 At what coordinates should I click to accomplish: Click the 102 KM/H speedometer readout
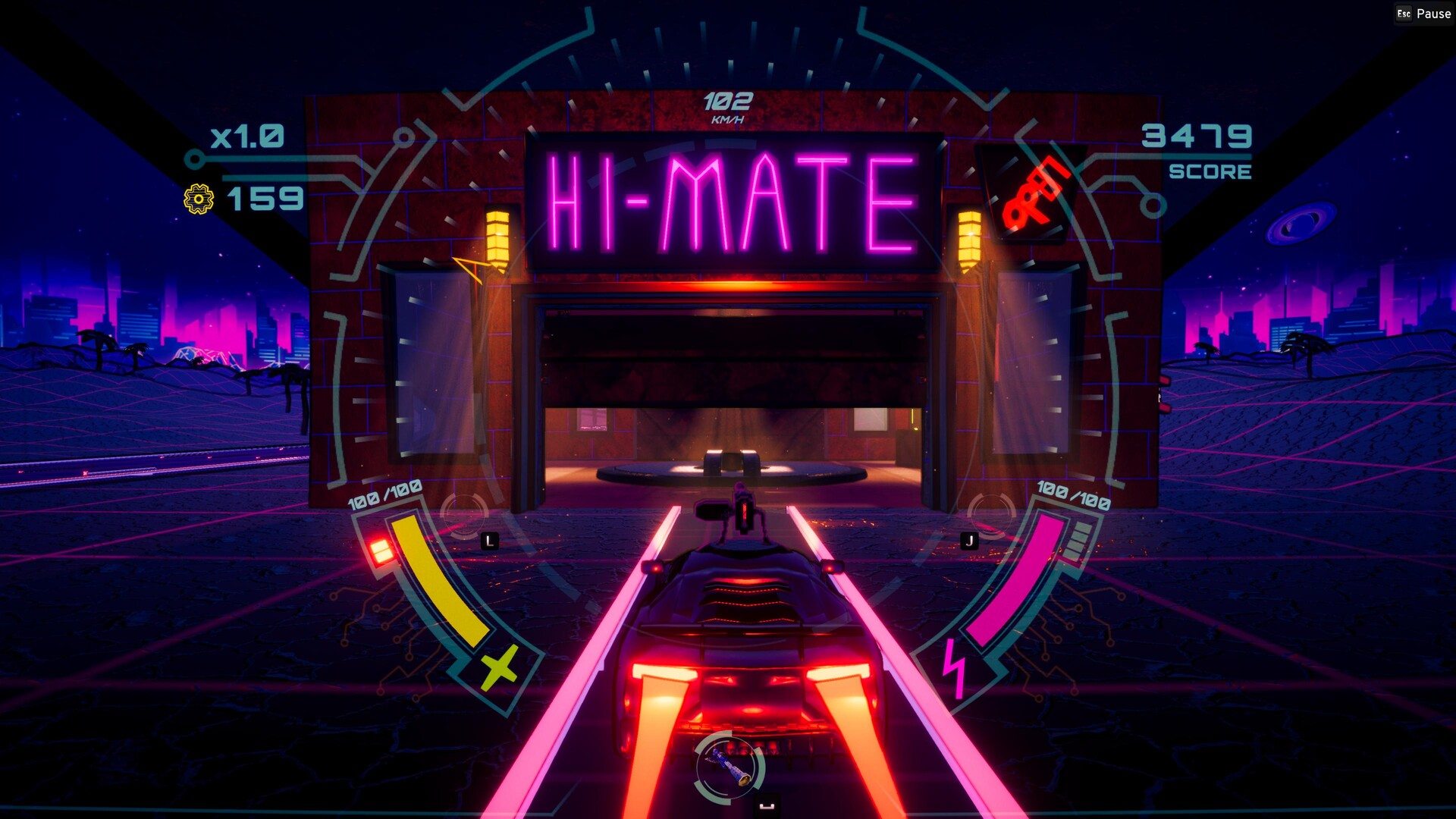tap(726, 102)
